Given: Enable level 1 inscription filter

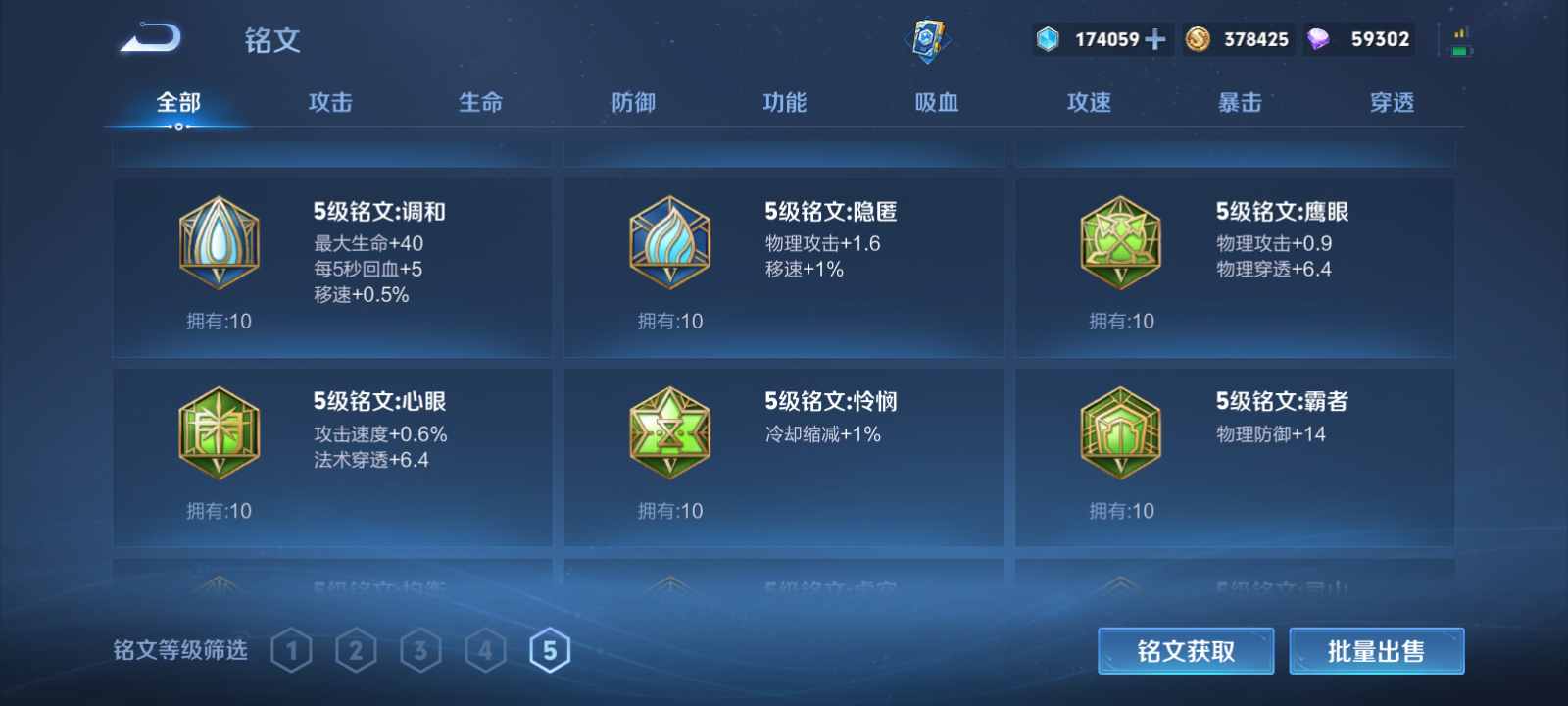Looking at the screenshot, I should 290,648.
